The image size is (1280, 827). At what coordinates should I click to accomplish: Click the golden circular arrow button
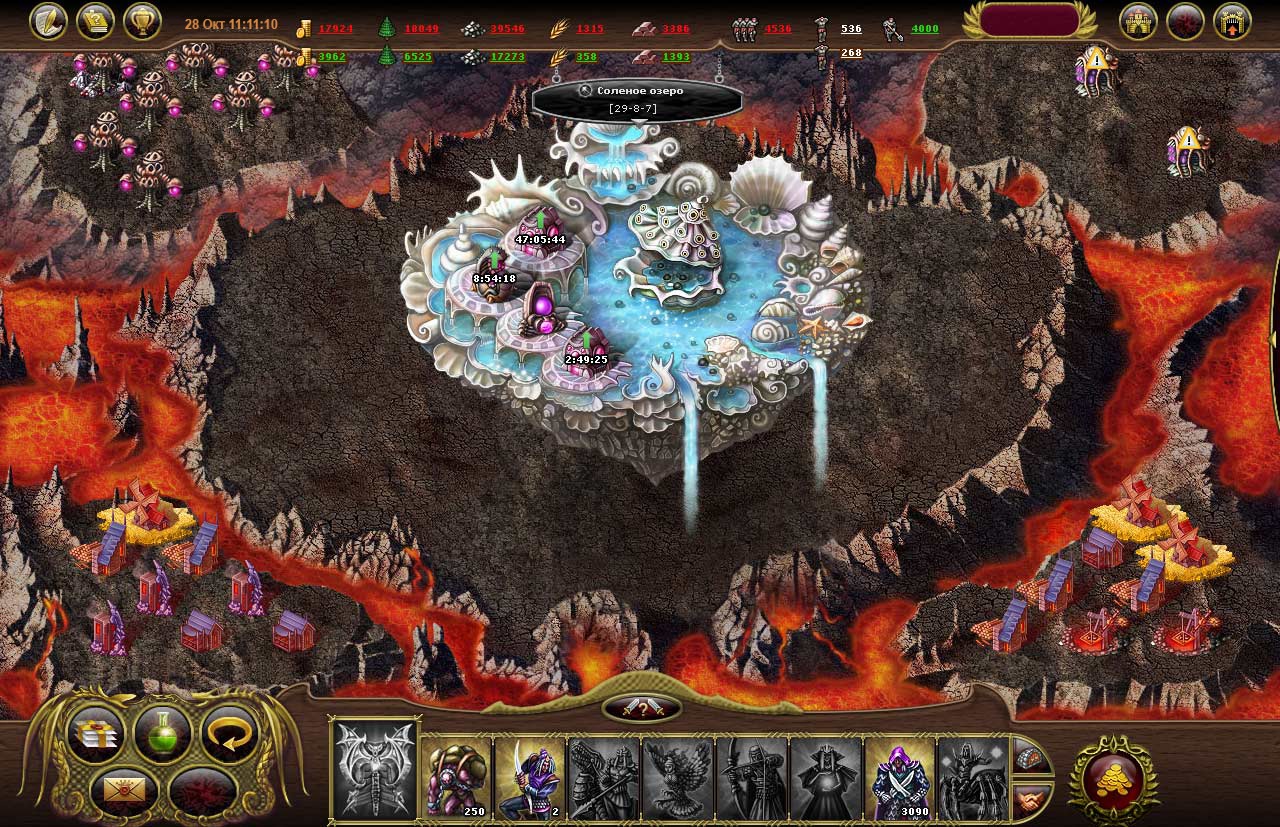tap(230, 735)
